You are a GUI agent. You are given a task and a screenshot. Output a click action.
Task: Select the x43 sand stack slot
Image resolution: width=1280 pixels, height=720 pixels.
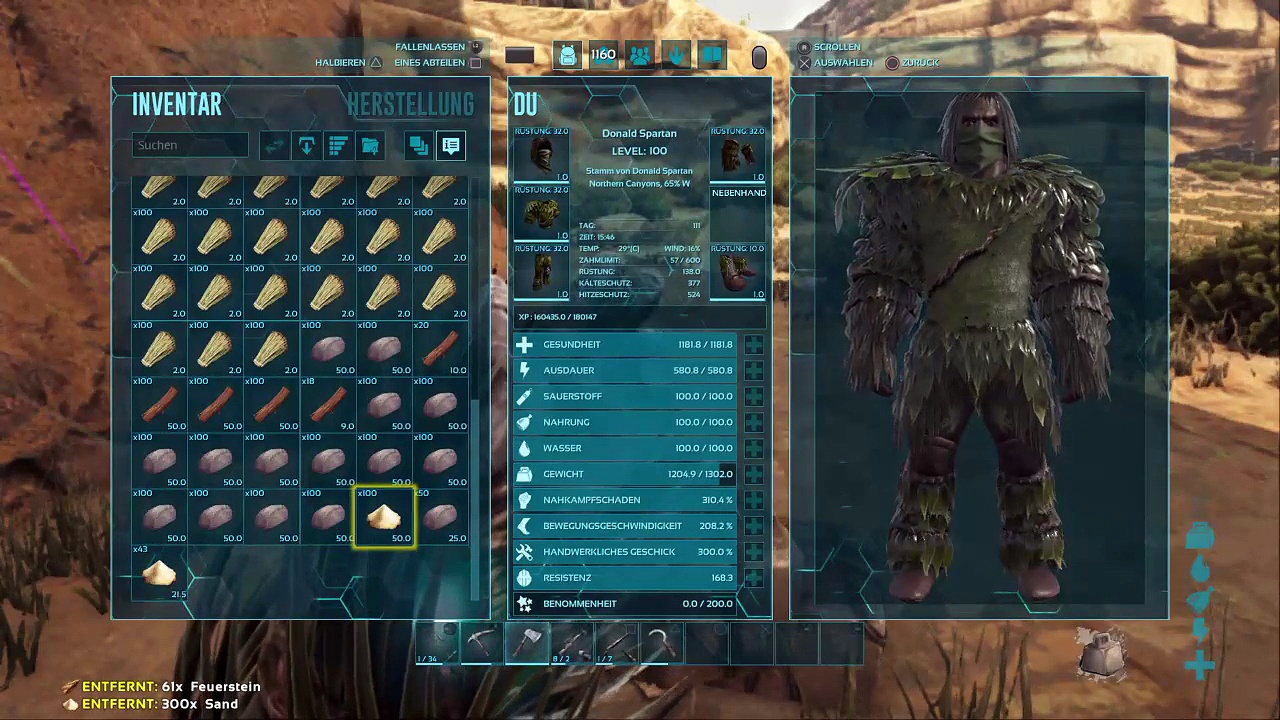(x=160, y=573)
